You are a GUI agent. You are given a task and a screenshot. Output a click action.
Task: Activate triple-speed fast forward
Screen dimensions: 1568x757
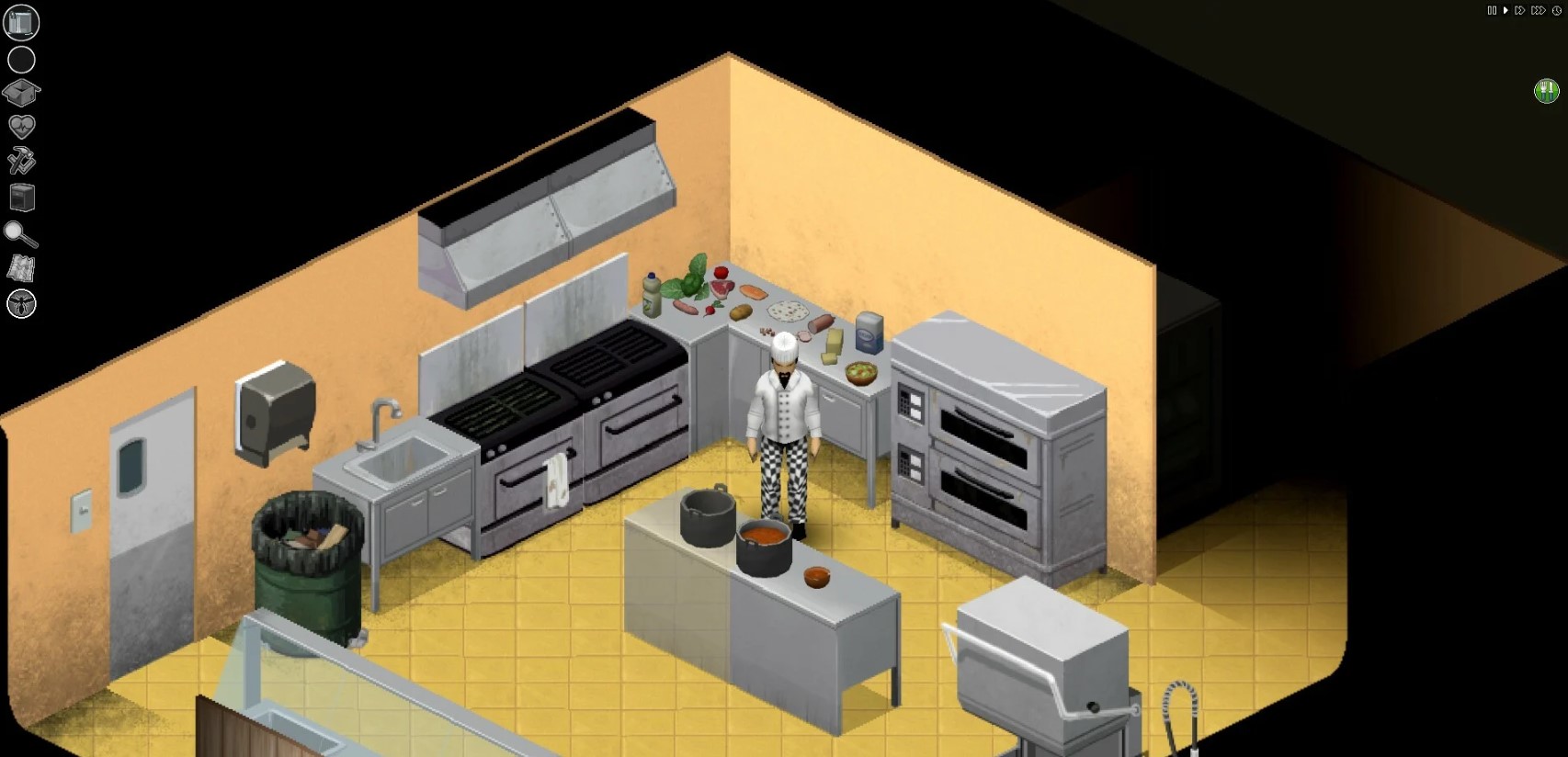[1539, 10]
